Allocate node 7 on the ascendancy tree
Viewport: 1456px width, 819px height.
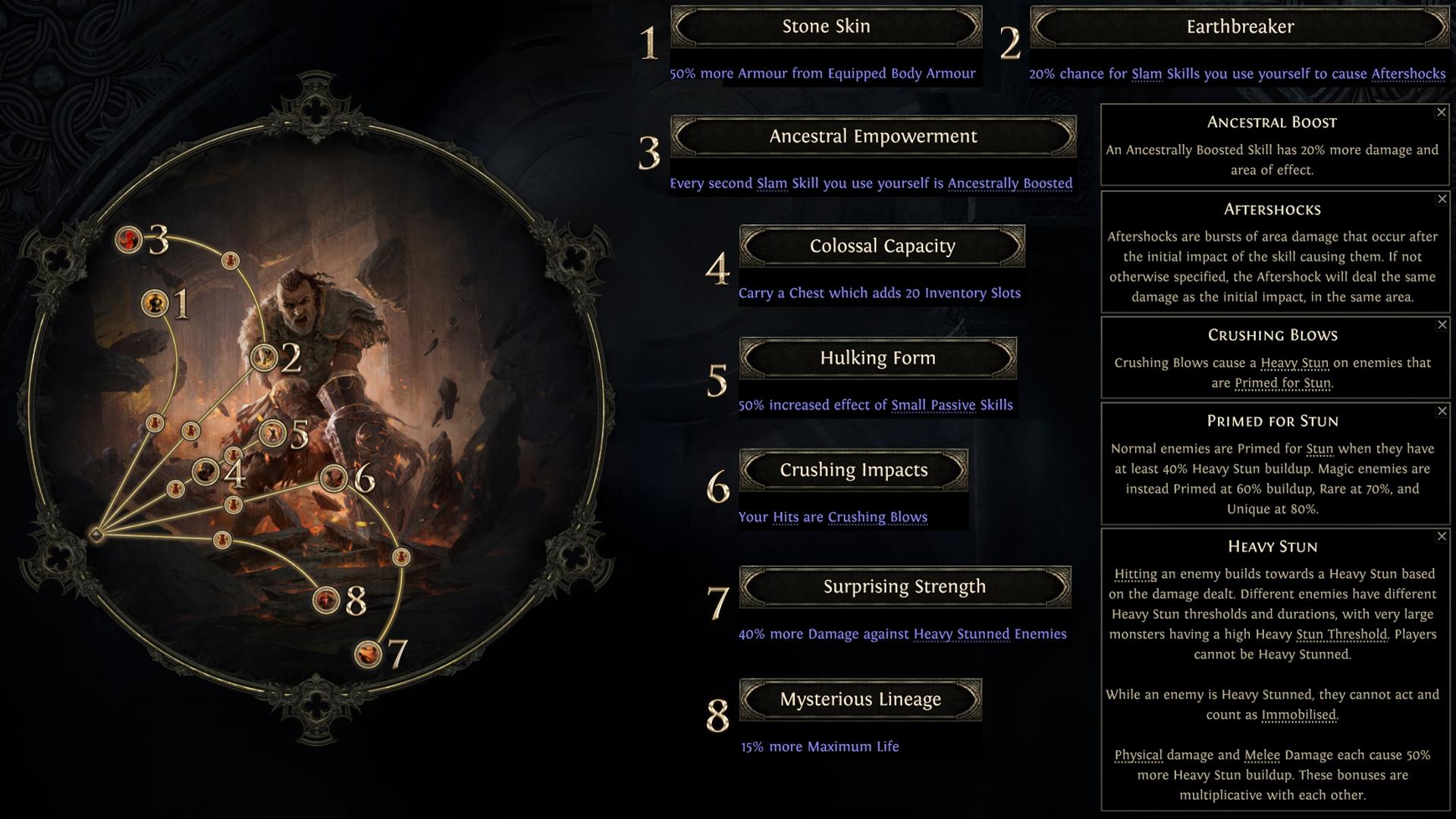pos(368,653)
